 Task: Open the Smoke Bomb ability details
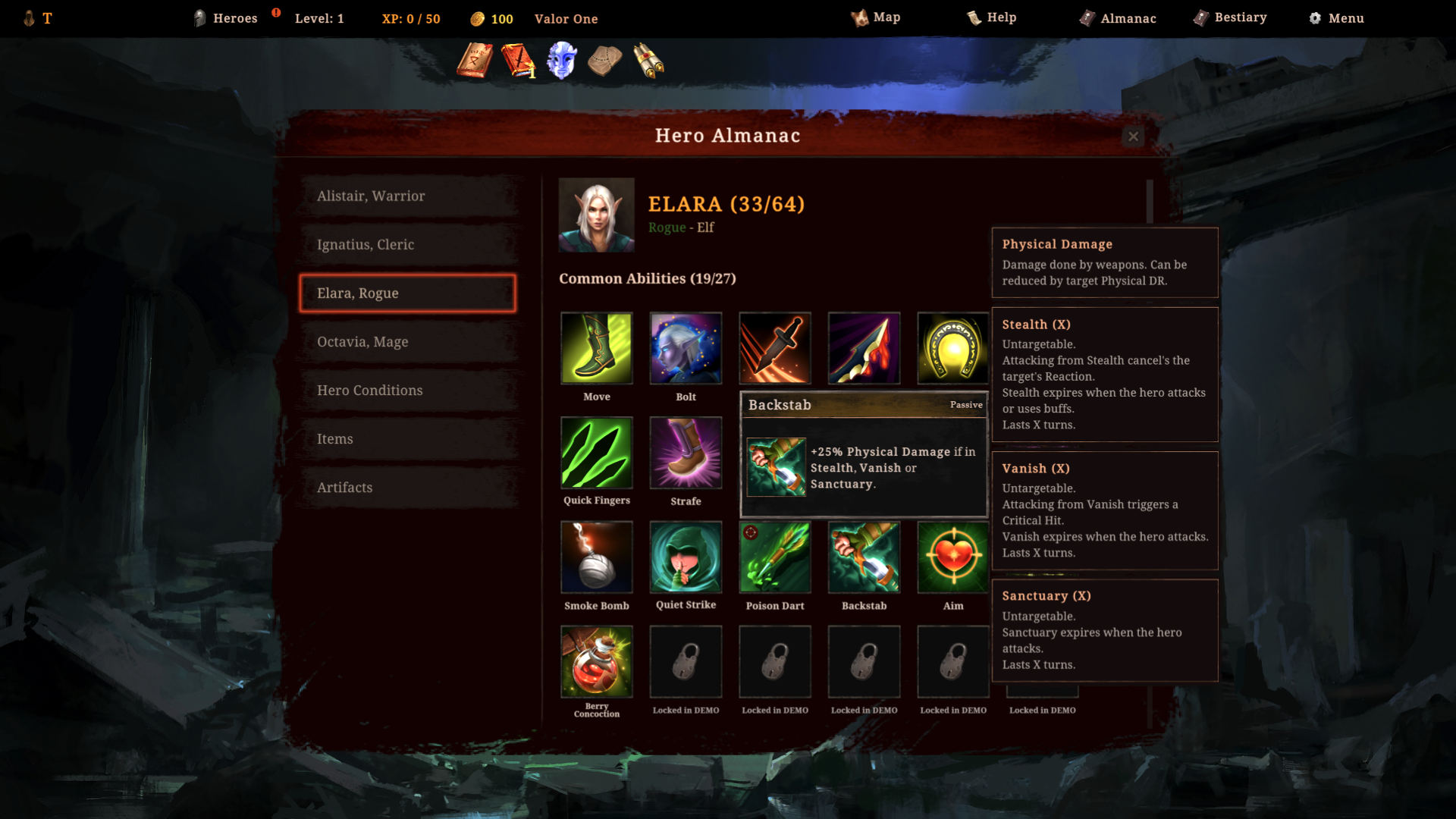(597, 557)
